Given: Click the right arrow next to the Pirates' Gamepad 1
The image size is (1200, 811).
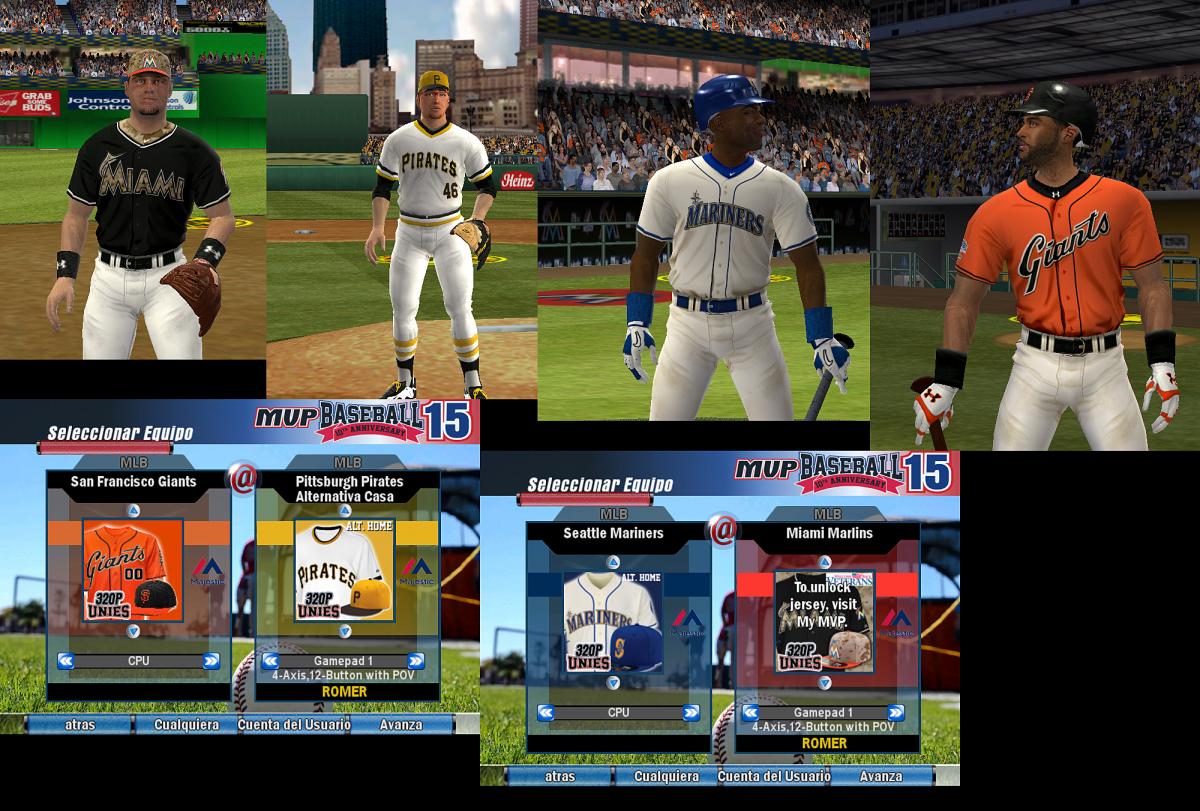Looking at the screenshot, I should (x=416, y=661).
